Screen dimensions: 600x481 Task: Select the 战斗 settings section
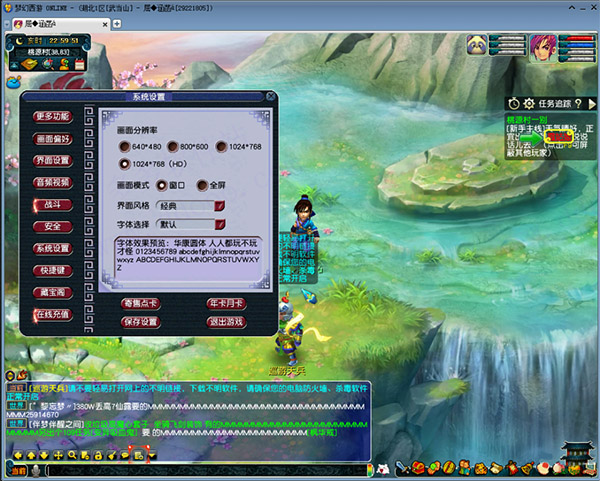(52, 204)
